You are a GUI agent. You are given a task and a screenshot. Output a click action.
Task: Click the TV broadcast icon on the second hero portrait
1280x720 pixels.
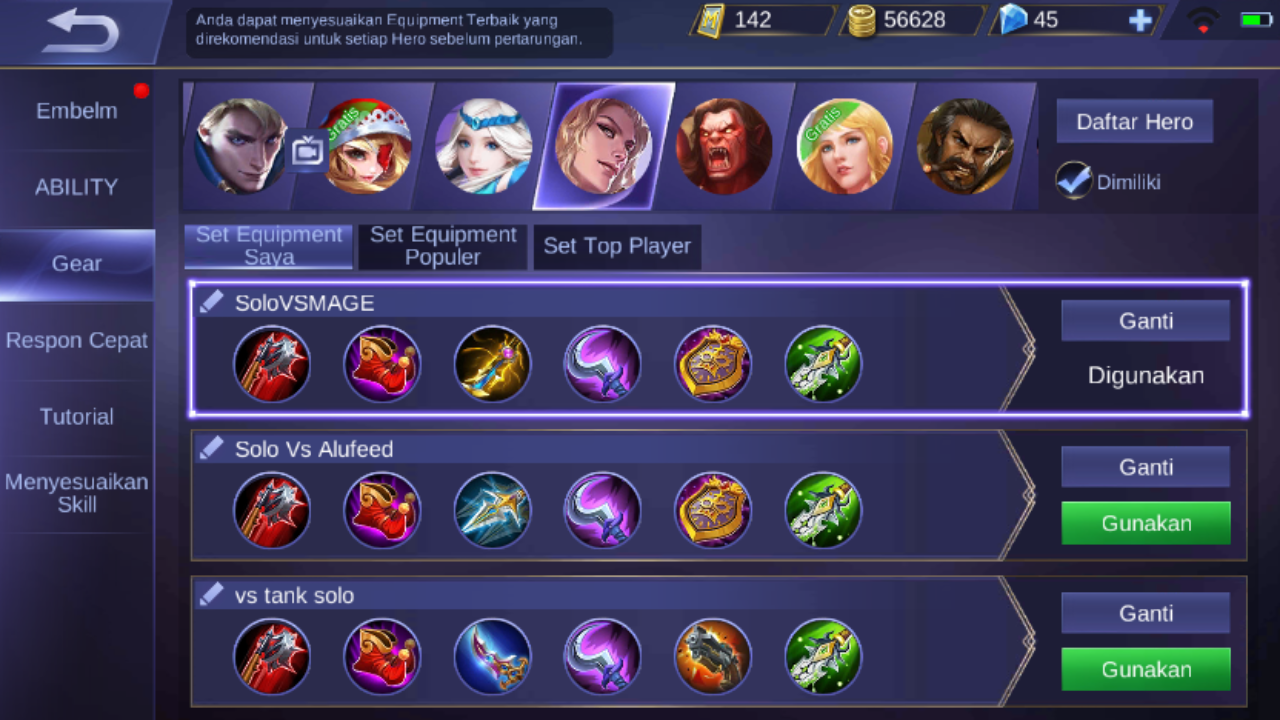tap(307, 148)
